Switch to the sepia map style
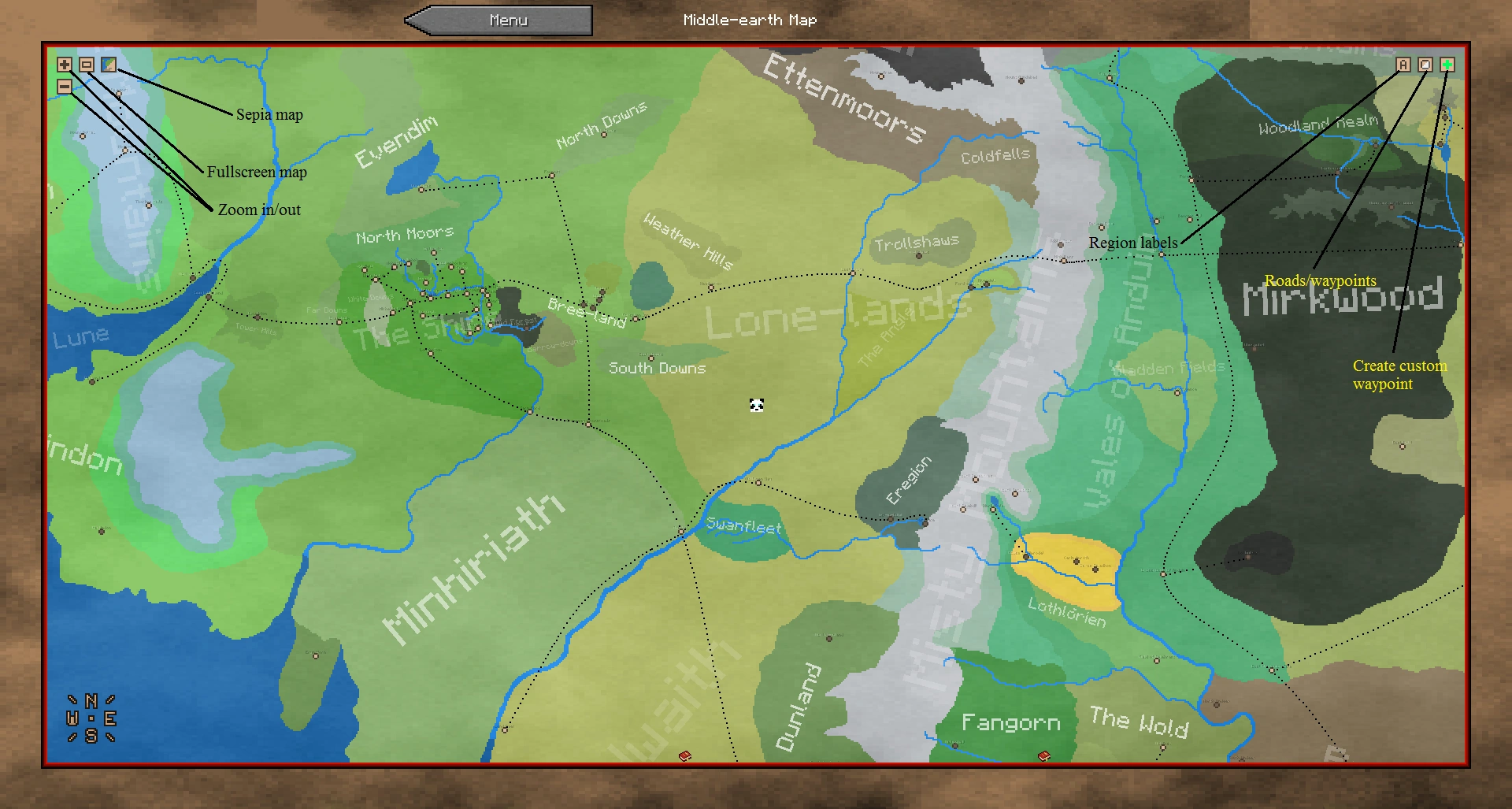The width and height of the screenshot is (1512, 809). [x=107, y=65]
